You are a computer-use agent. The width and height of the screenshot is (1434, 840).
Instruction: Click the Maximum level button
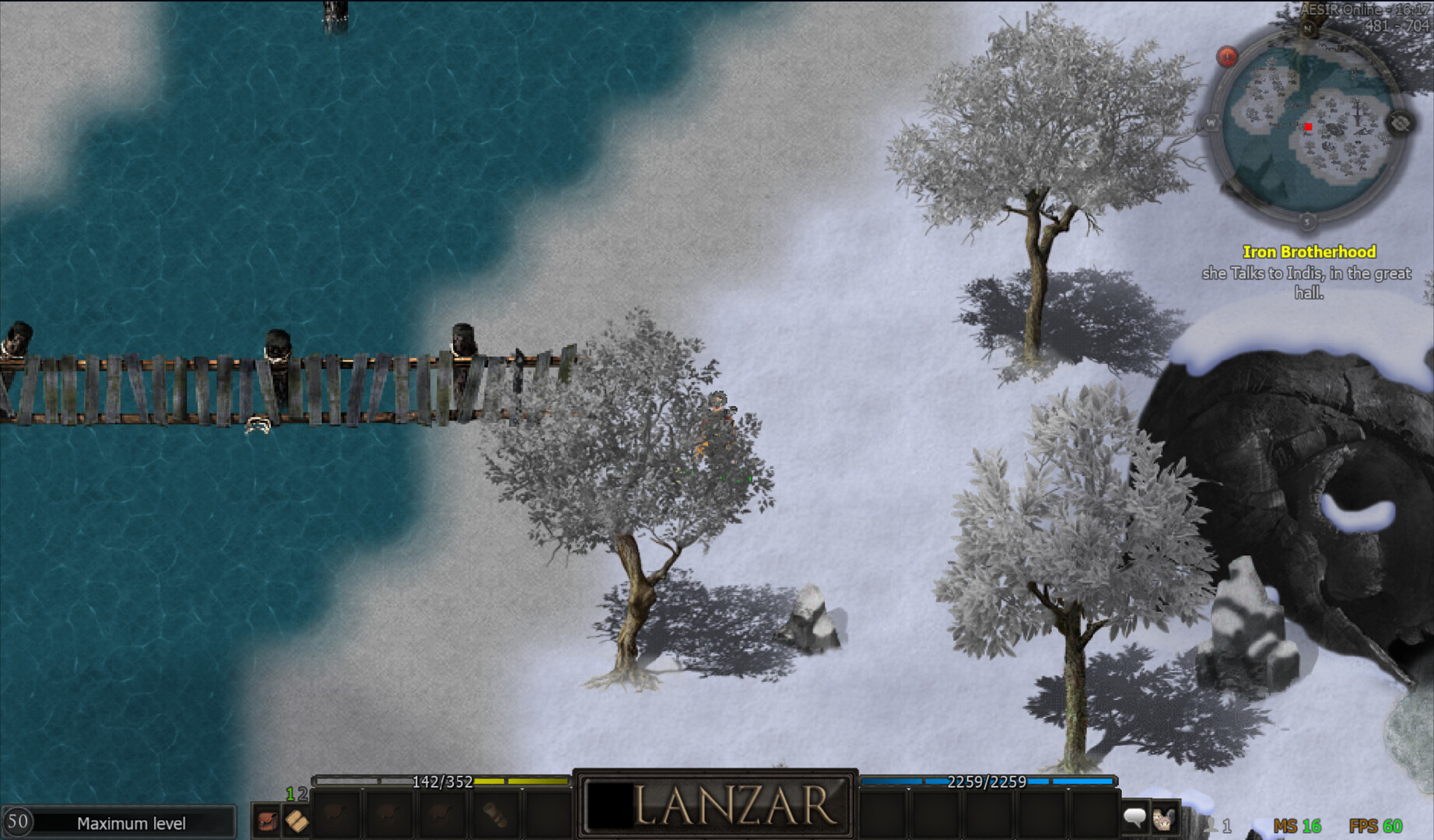pos(132,823)
